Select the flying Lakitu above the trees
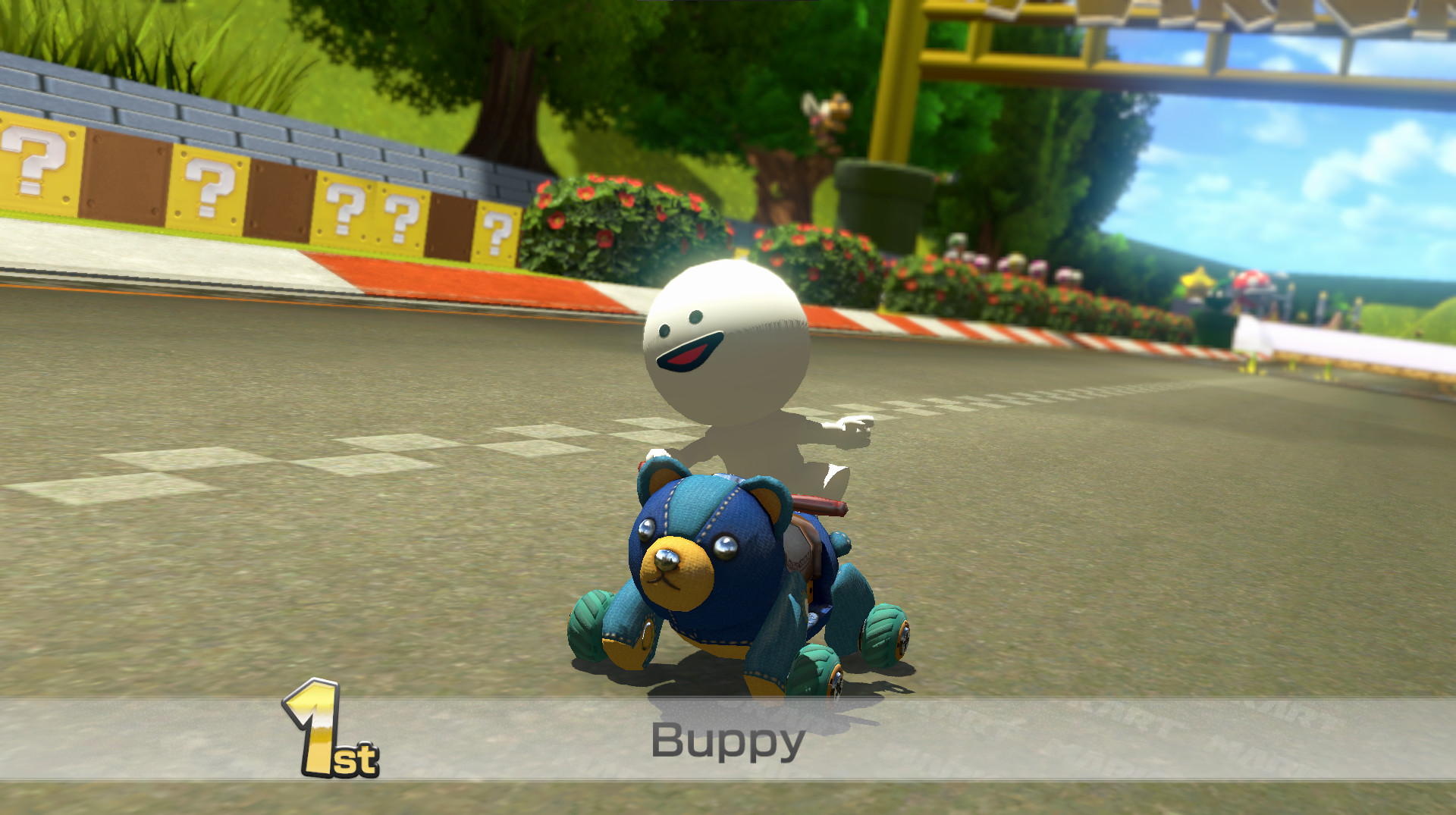The image size is (1456, 815). coord(827,110)
